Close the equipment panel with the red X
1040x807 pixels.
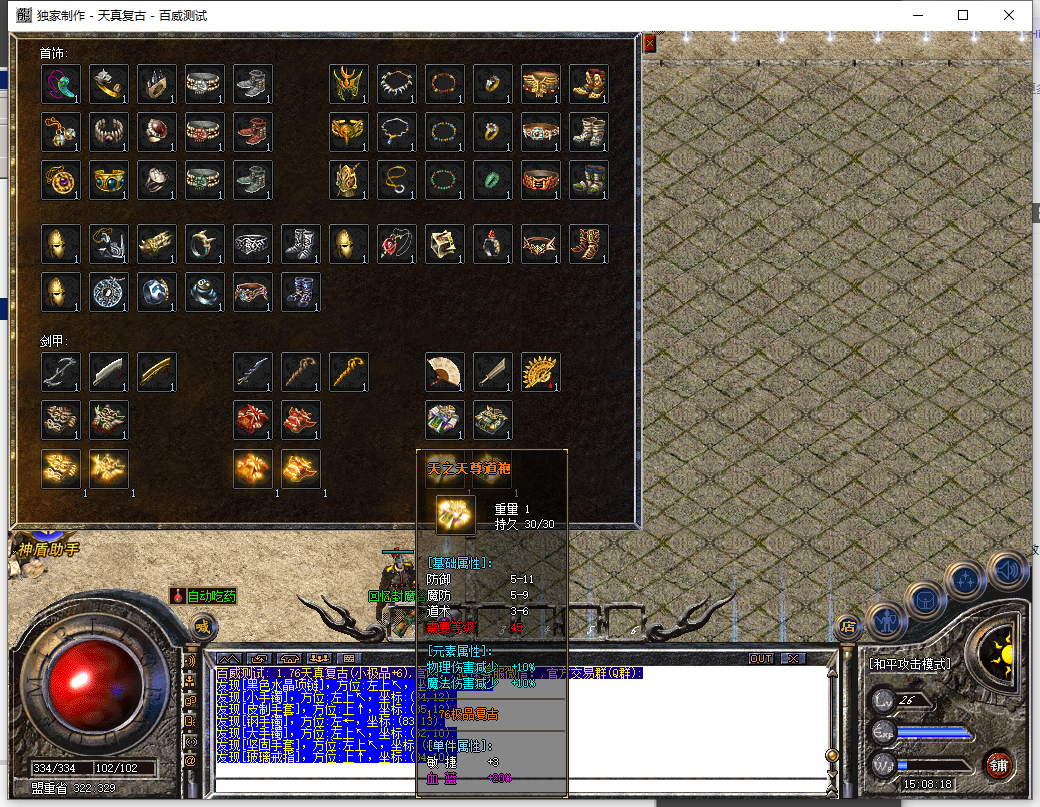[x=649, y=44]
